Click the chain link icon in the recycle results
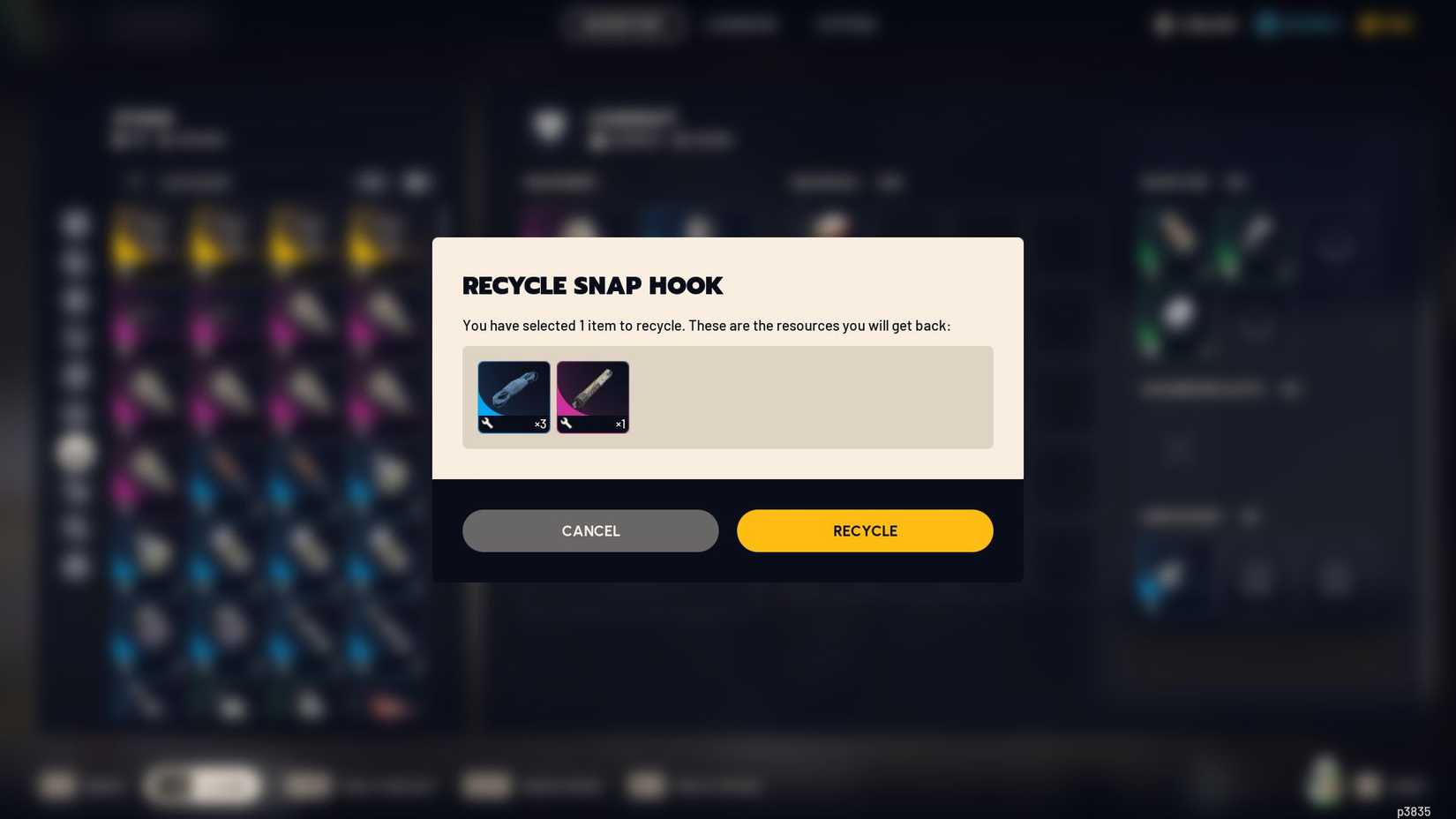The image size is (1456, 819). coord(513,393)
